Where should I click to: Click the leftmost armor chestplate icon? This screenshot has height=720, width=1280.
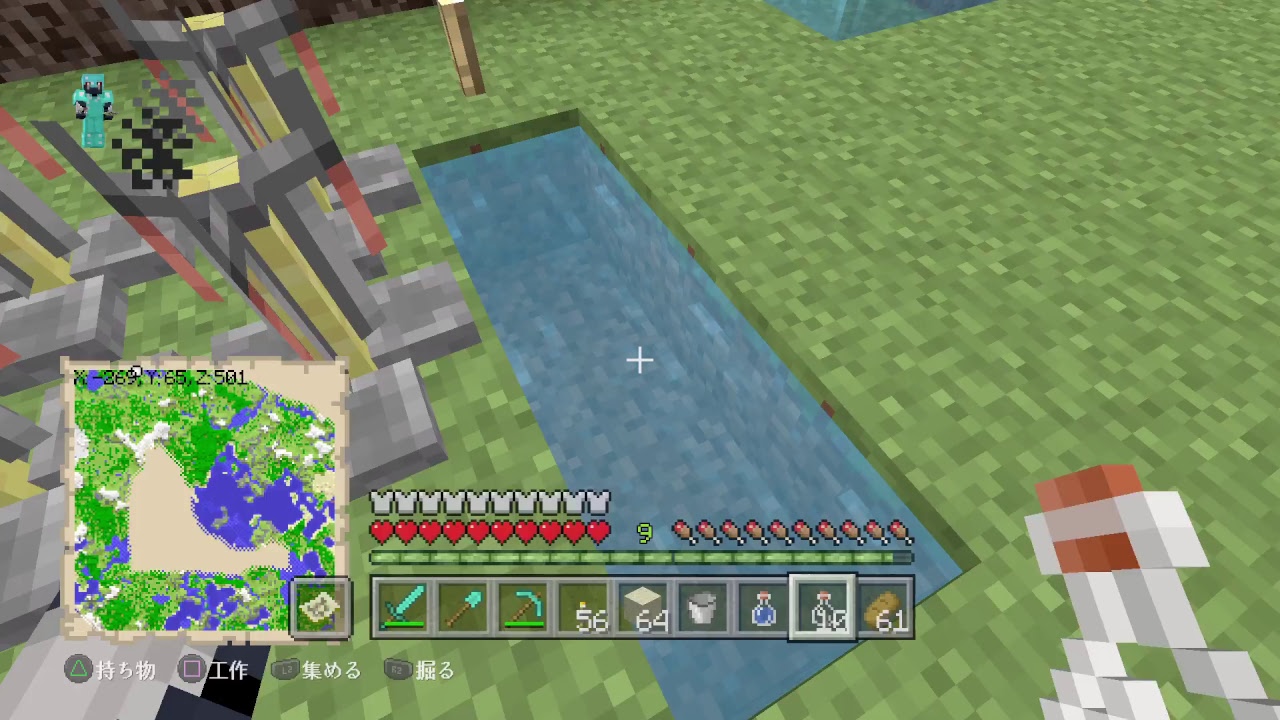378,501
